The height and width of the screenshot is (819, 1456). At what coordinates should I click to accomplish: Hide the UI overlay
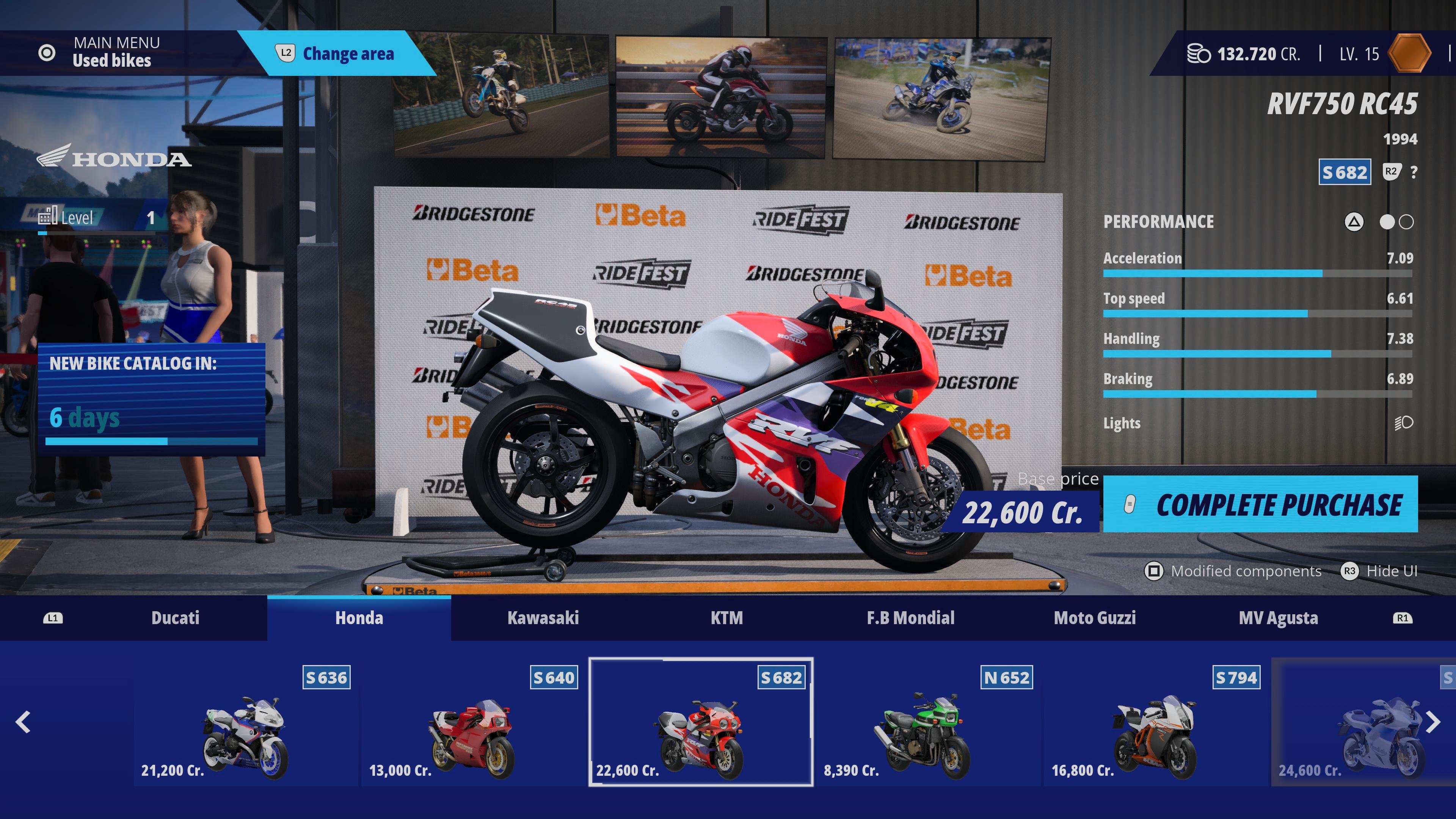pyautogui.click(x=1379, y=571)
